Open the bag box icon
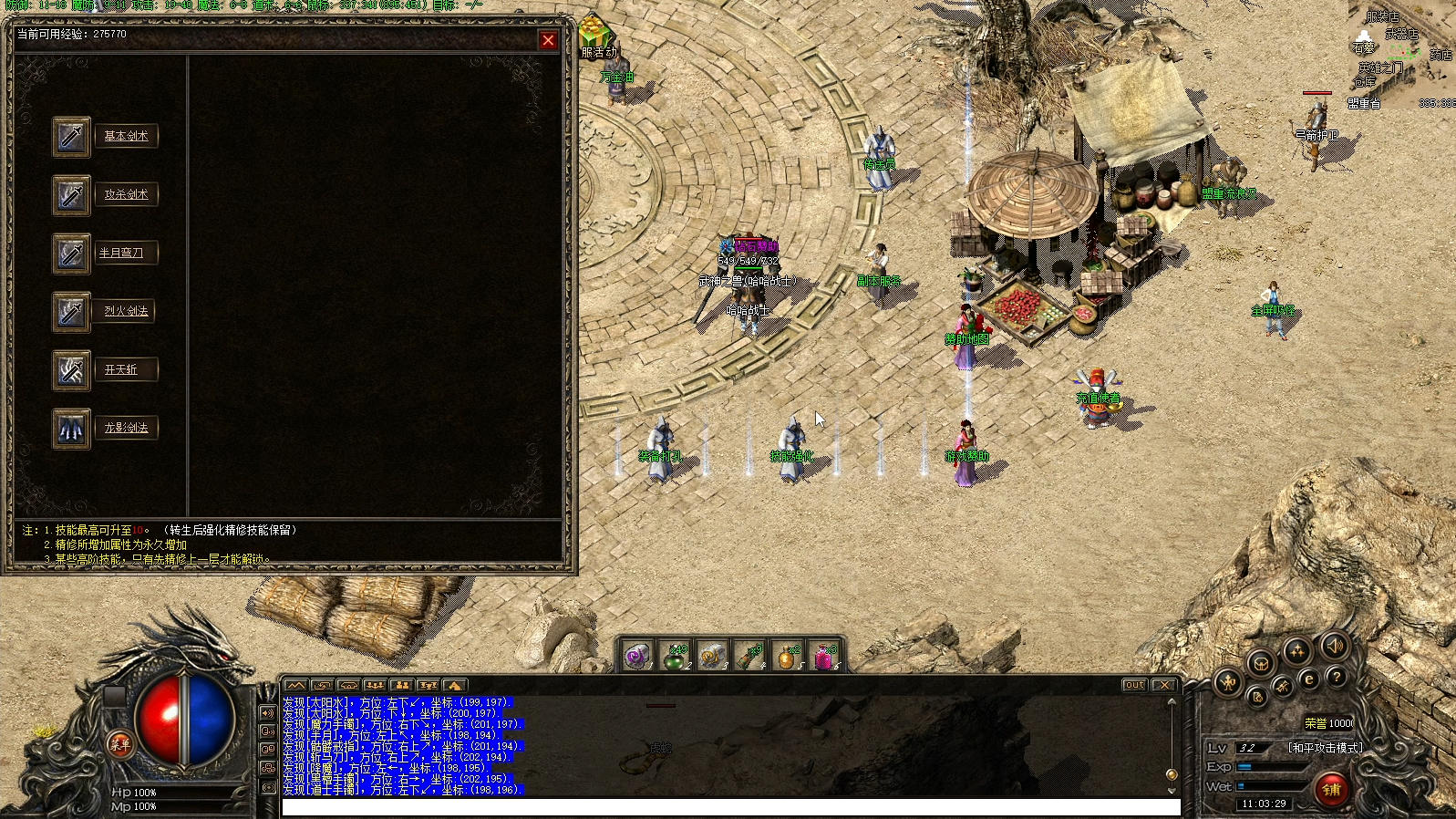The height and width of the screenshot is (819, 1456). tap(1261, 663)
